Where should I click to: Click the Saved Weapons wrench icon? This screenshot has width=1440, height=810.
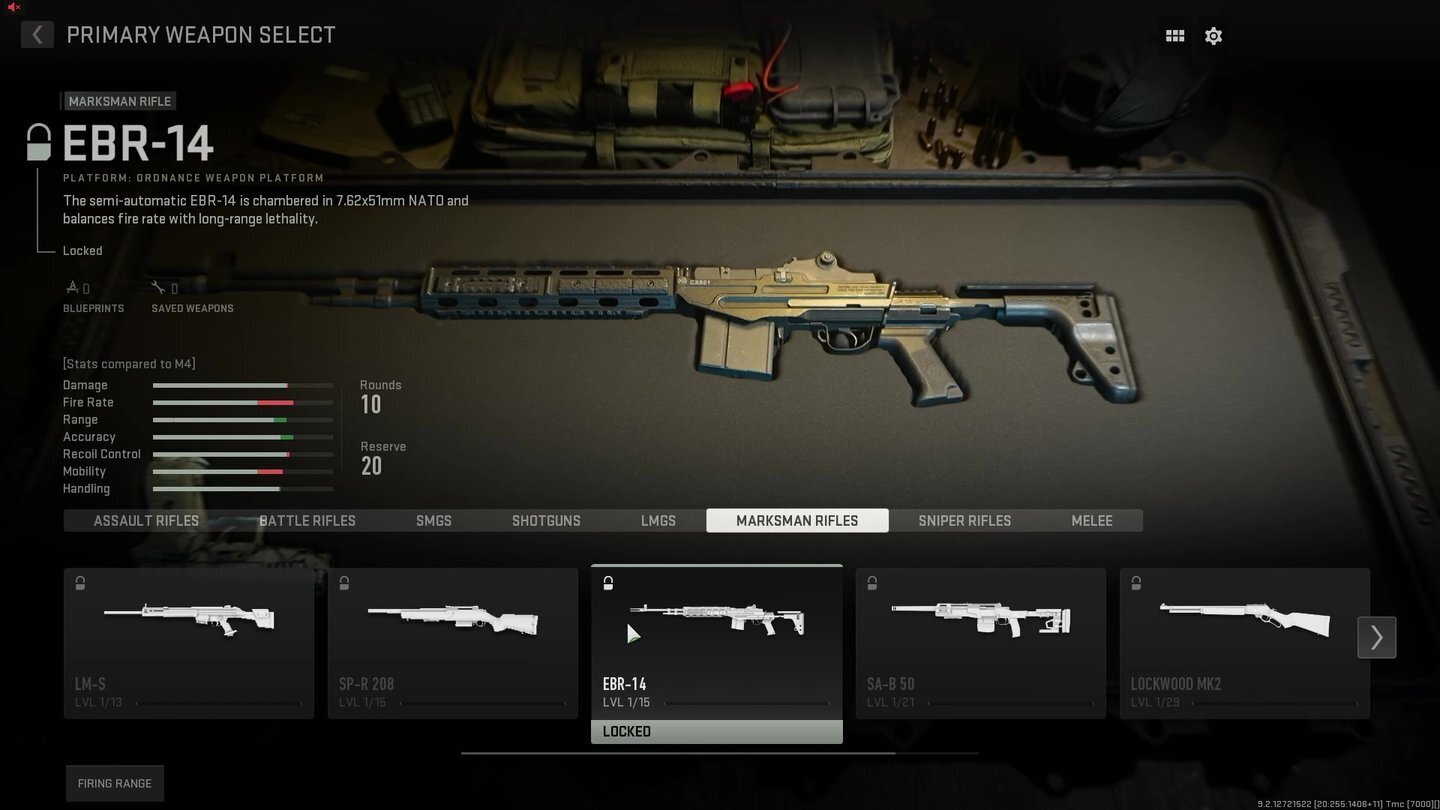[x=158, y=285]
